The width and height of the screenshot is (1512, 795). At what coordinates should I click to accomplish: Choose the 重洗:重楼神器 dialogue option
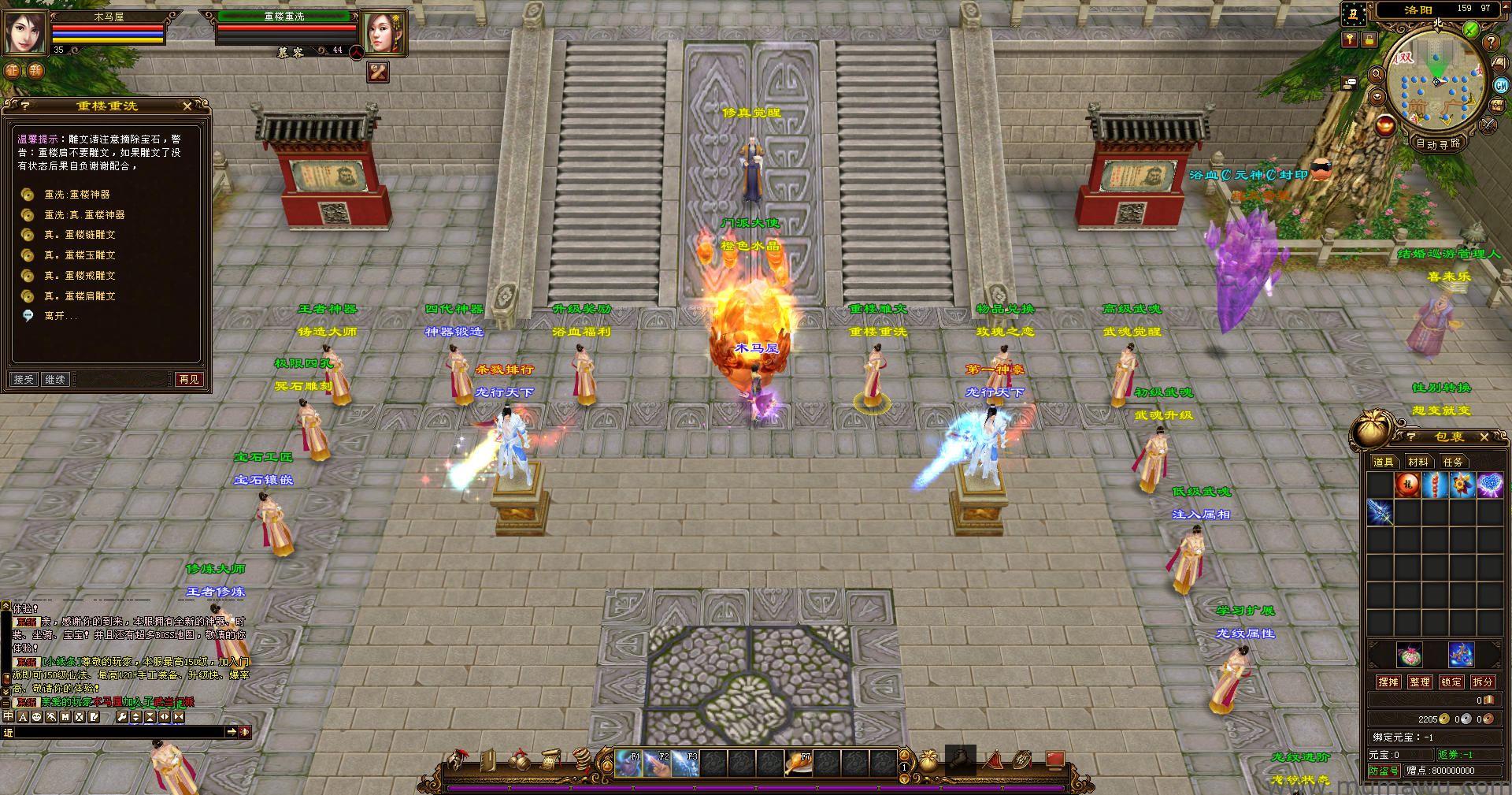76,195
